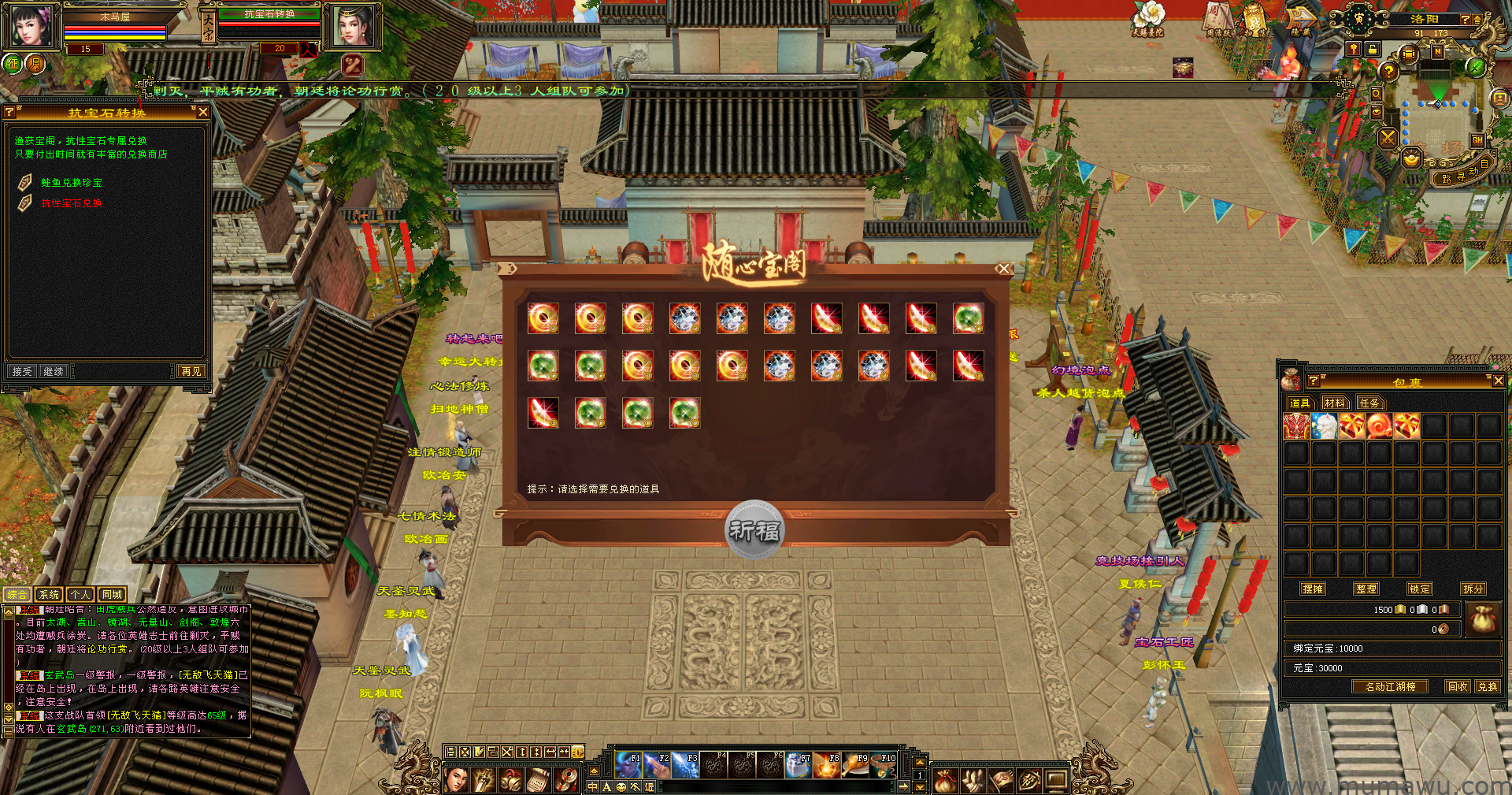
Task: Open the 名动江湖榜 ranking board
Action: pos(1390,686)
